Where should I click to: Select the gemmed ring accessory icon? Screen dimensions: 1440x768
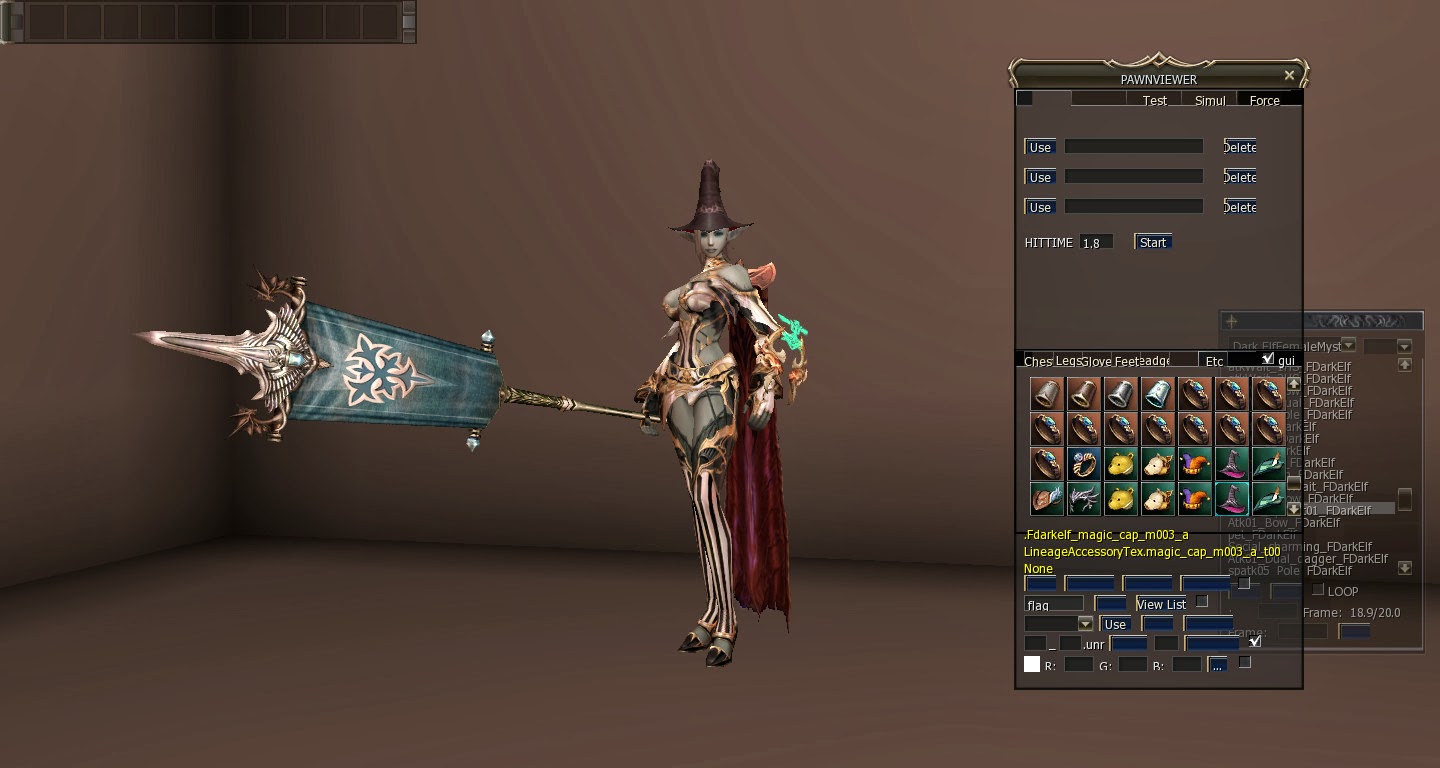tap(1083, 463)
